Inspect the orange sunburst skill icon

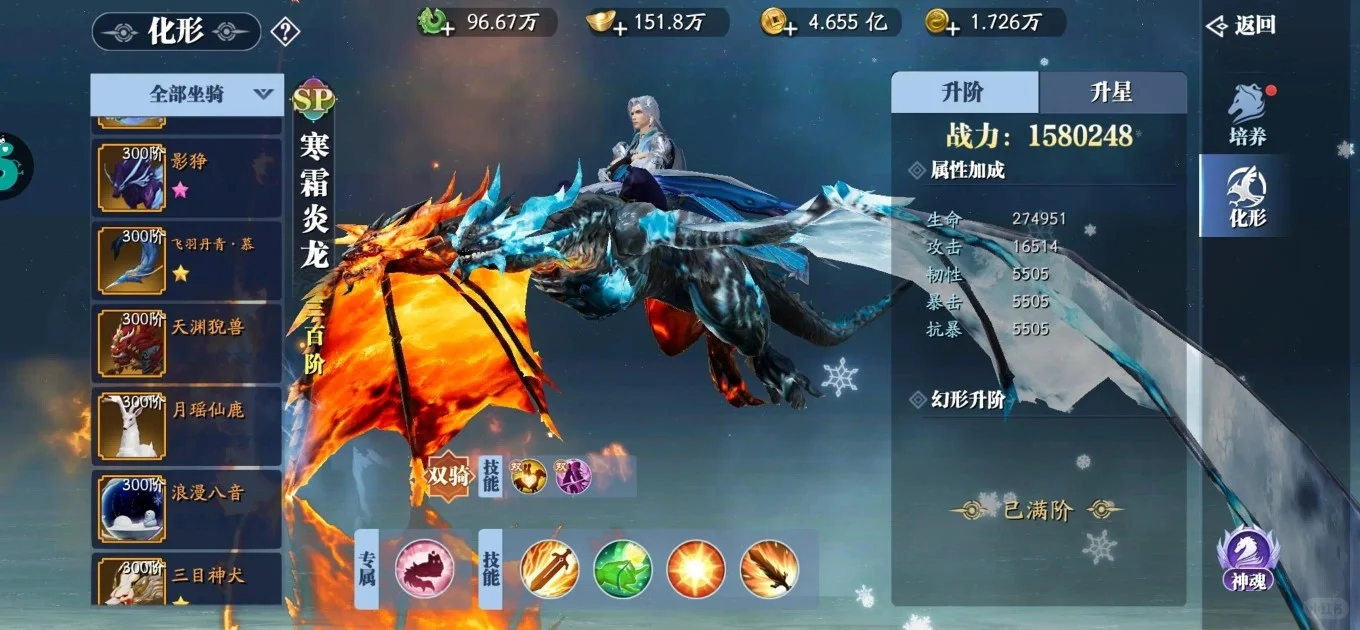696,569
